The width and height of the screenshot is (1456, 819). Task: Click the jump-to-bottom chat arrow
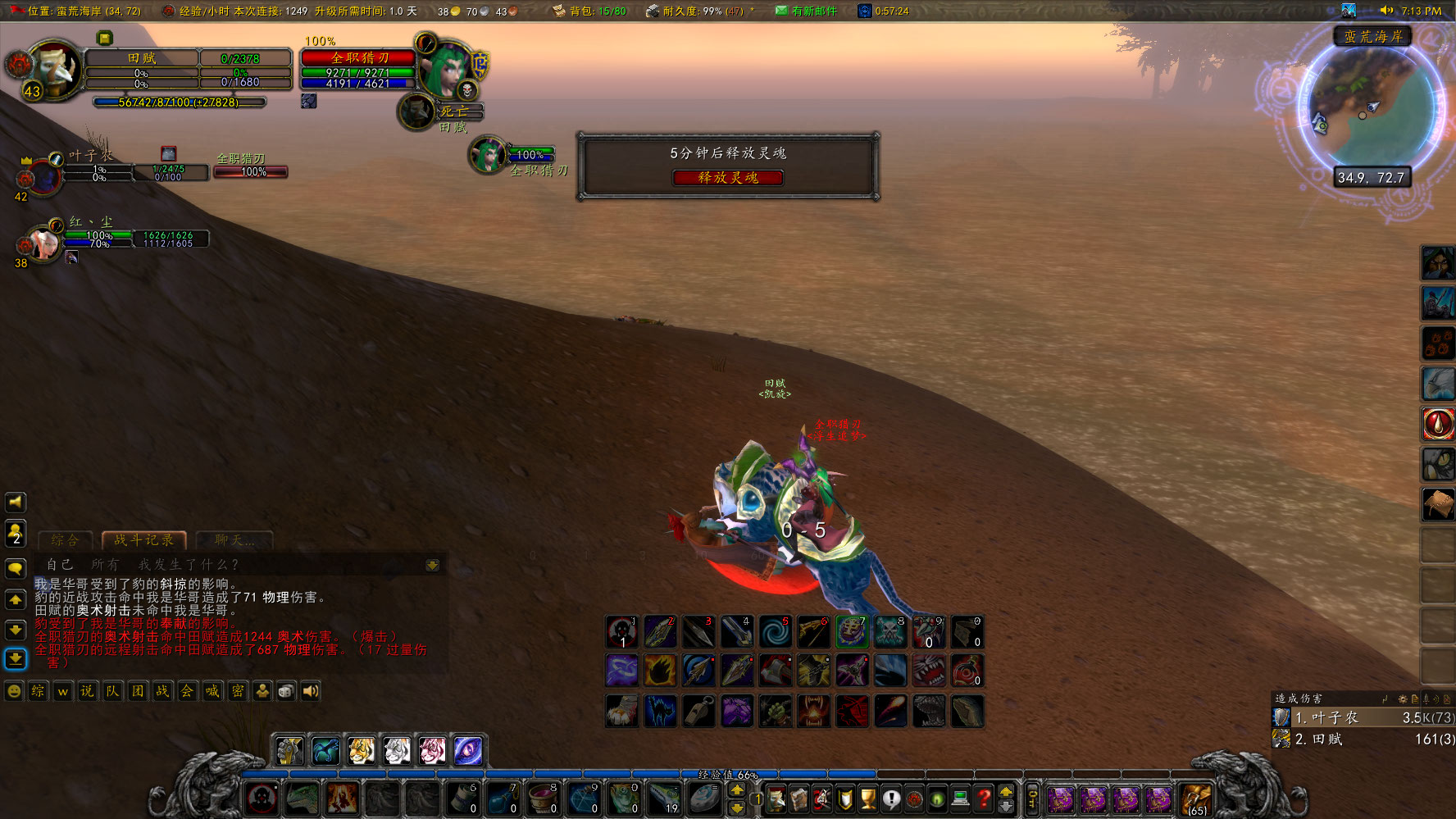click(16, 659)
